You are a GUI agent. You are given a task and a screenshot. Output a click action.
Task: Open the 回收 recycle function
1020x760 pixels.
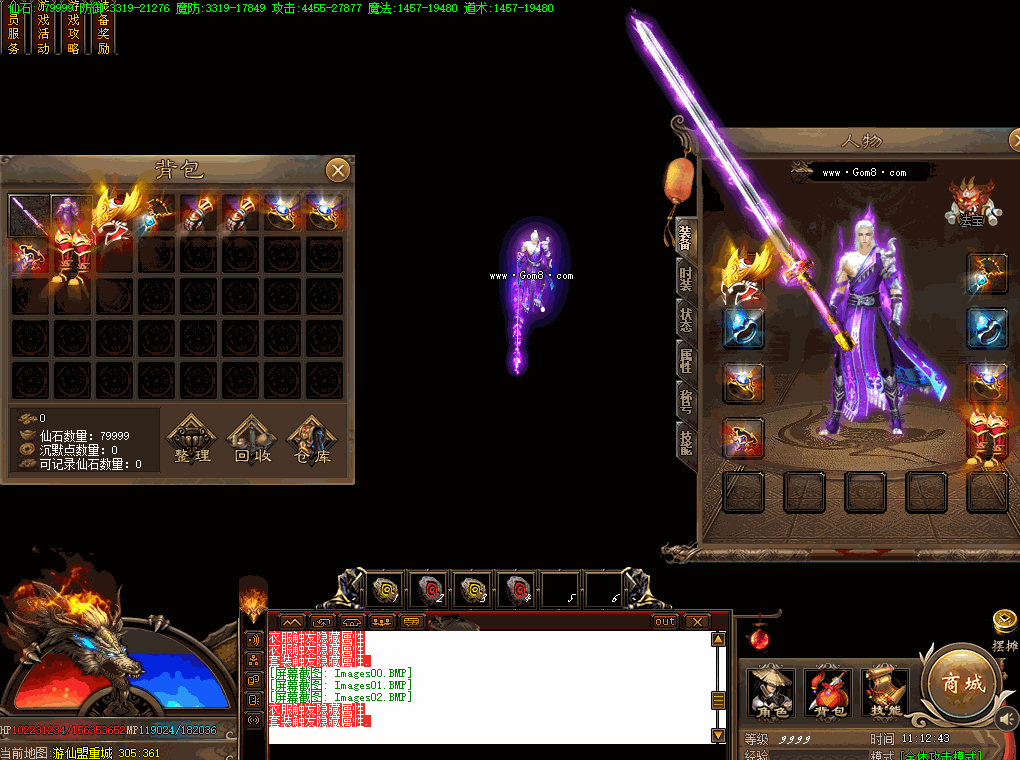pyautogui.click(x=251, y=442)
